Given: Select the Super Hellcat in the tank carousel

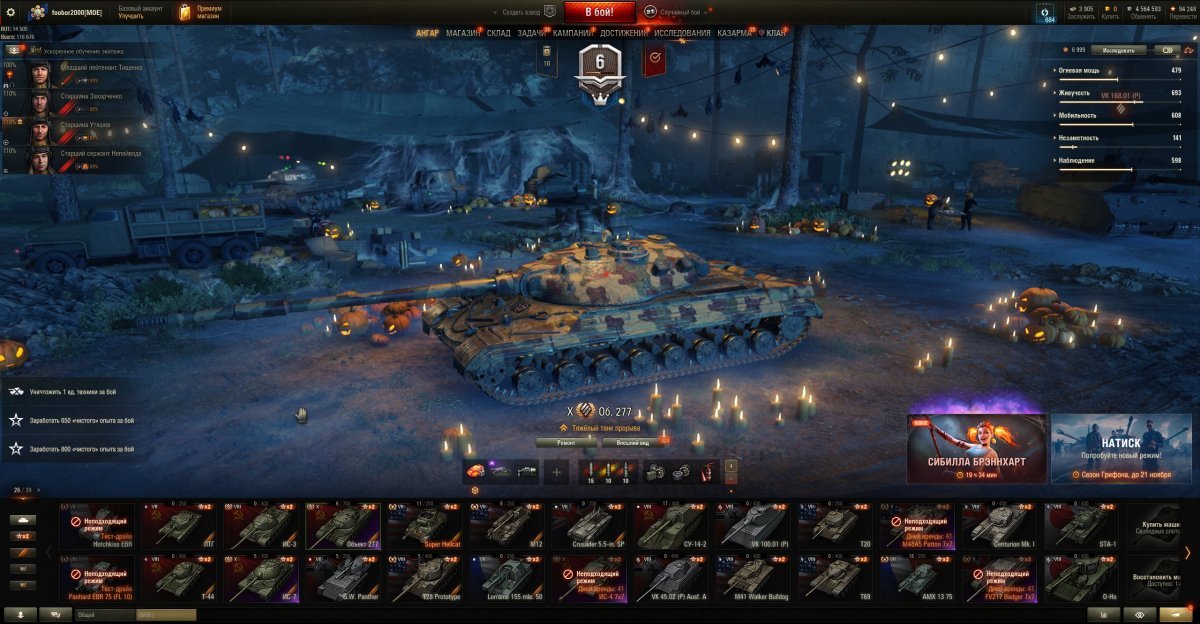Looking at the screenshot, I should [x=425, y=526].
